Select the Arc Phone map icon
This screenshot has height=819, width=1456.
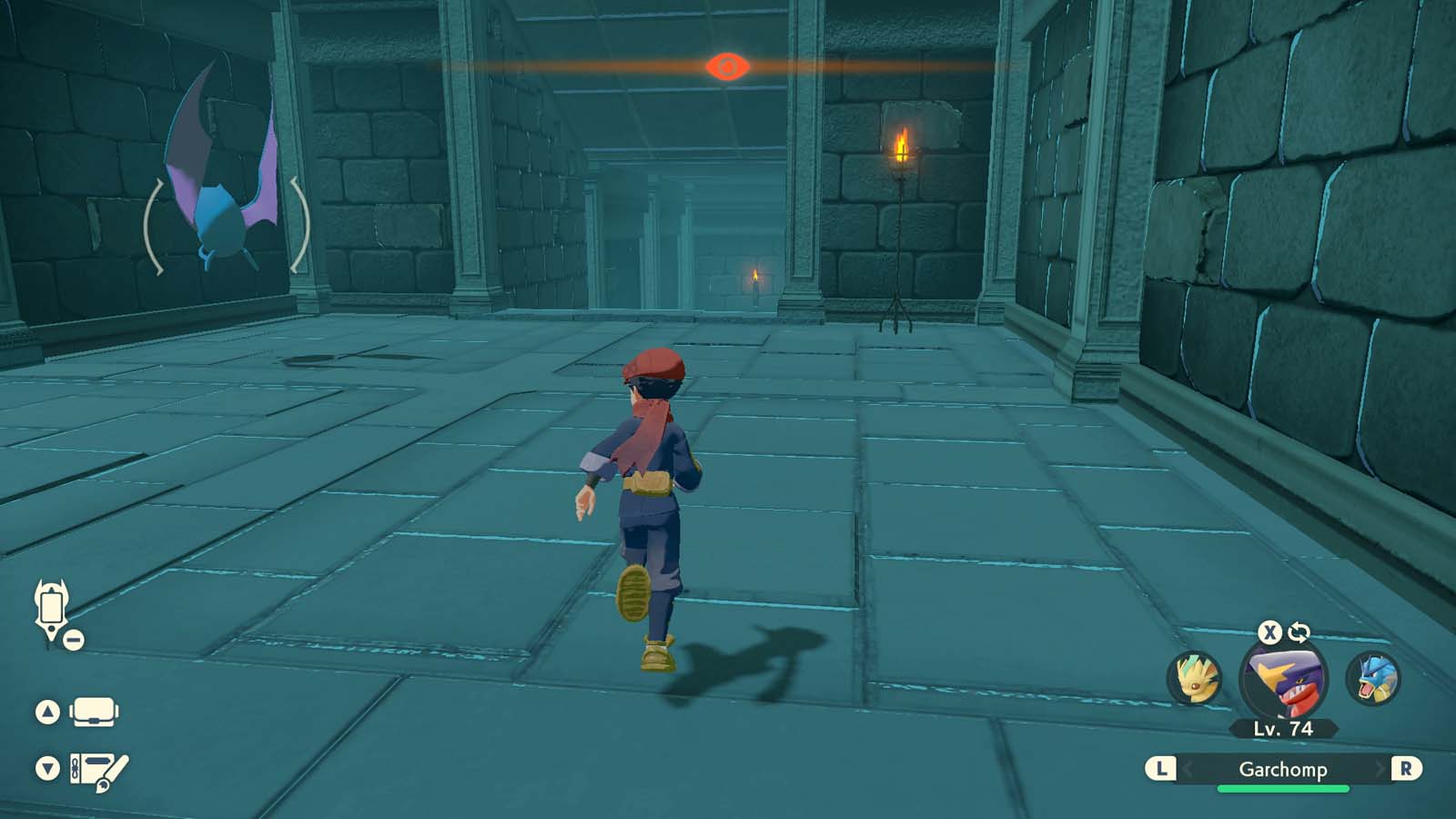50,610
